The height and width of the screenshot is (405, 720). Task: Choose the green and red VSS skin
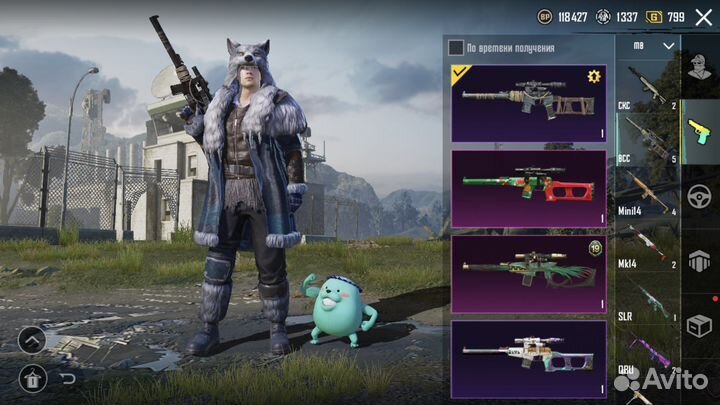click(529, 188)
